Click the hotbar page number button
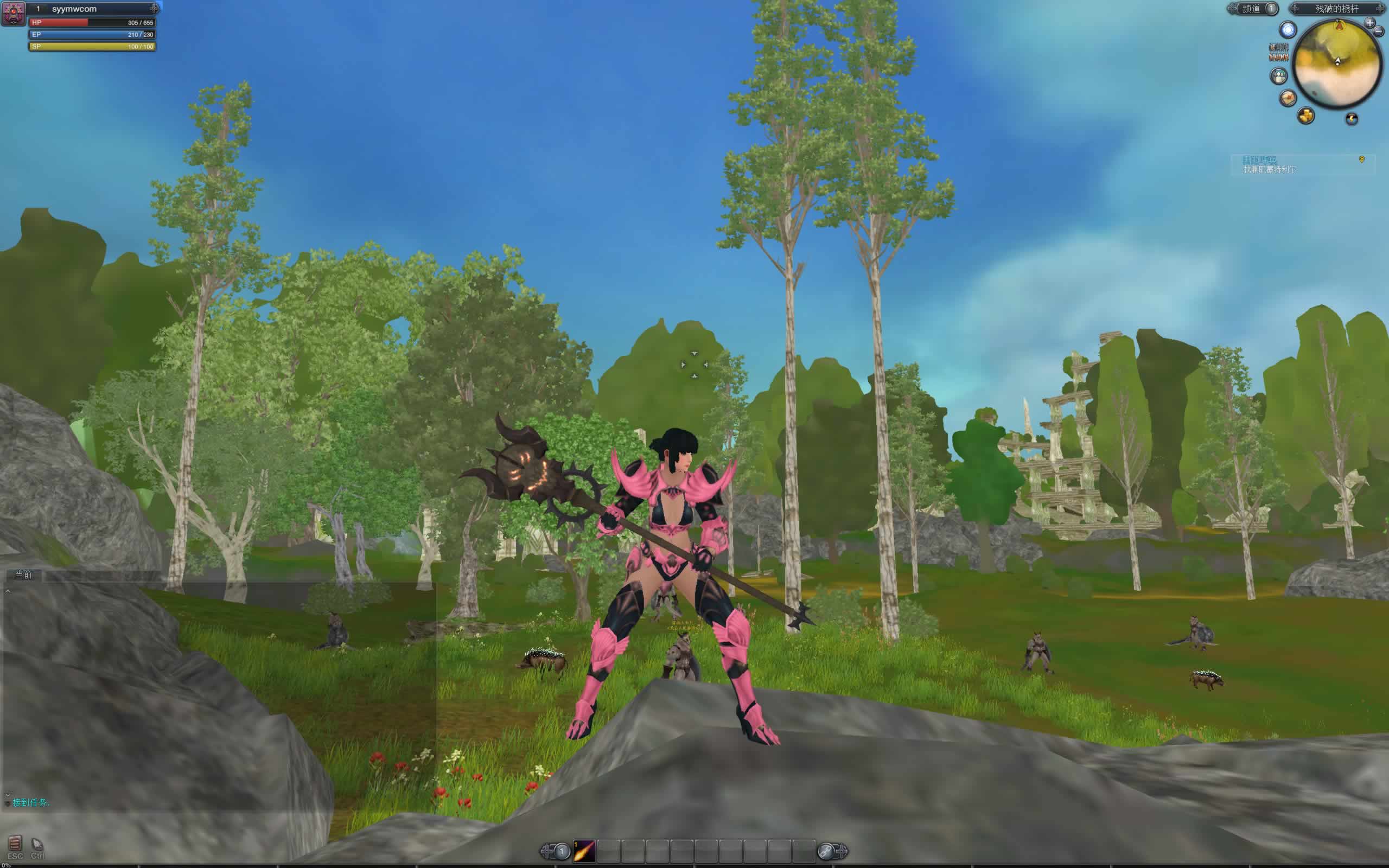 562,851
